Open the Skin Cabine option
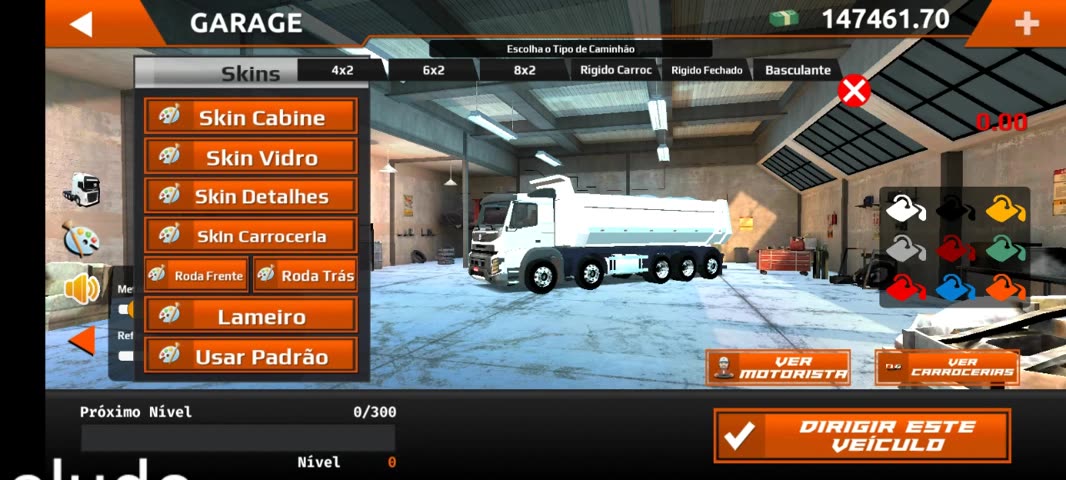The height and width of the screenshot is (480, 1066). [x=251, y=117]
